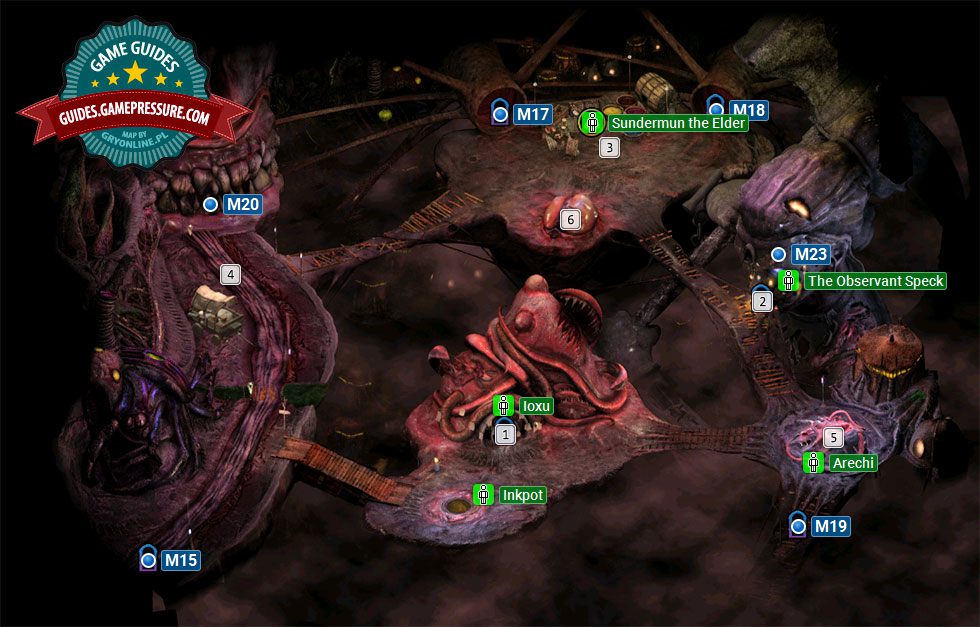The height and width of the screenshot is (627, 980).
Task: Select numbered map point 5
Action: pyautogui.click(x=833, y=437)
